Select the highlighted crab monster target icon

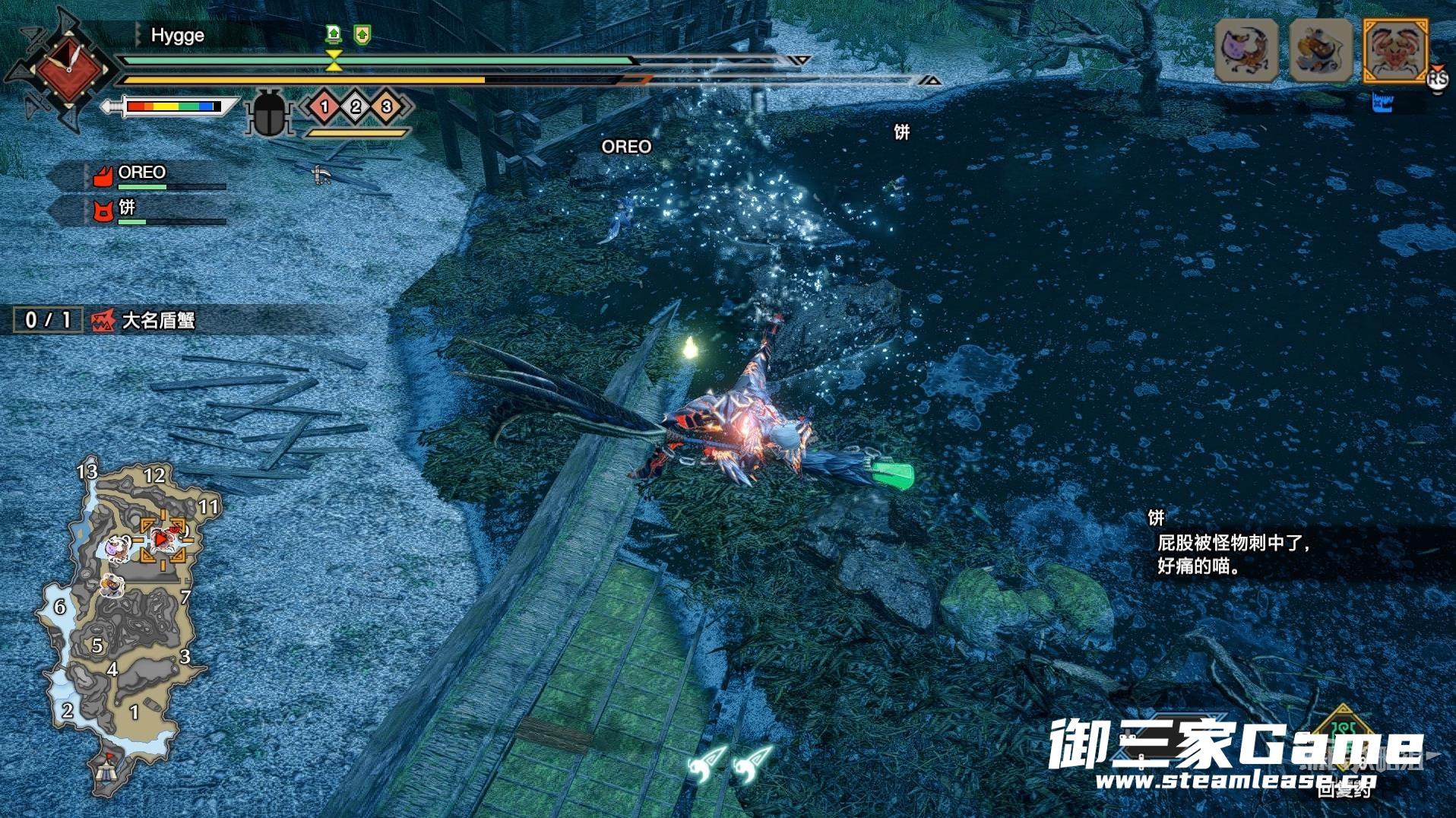point(1395,50)
